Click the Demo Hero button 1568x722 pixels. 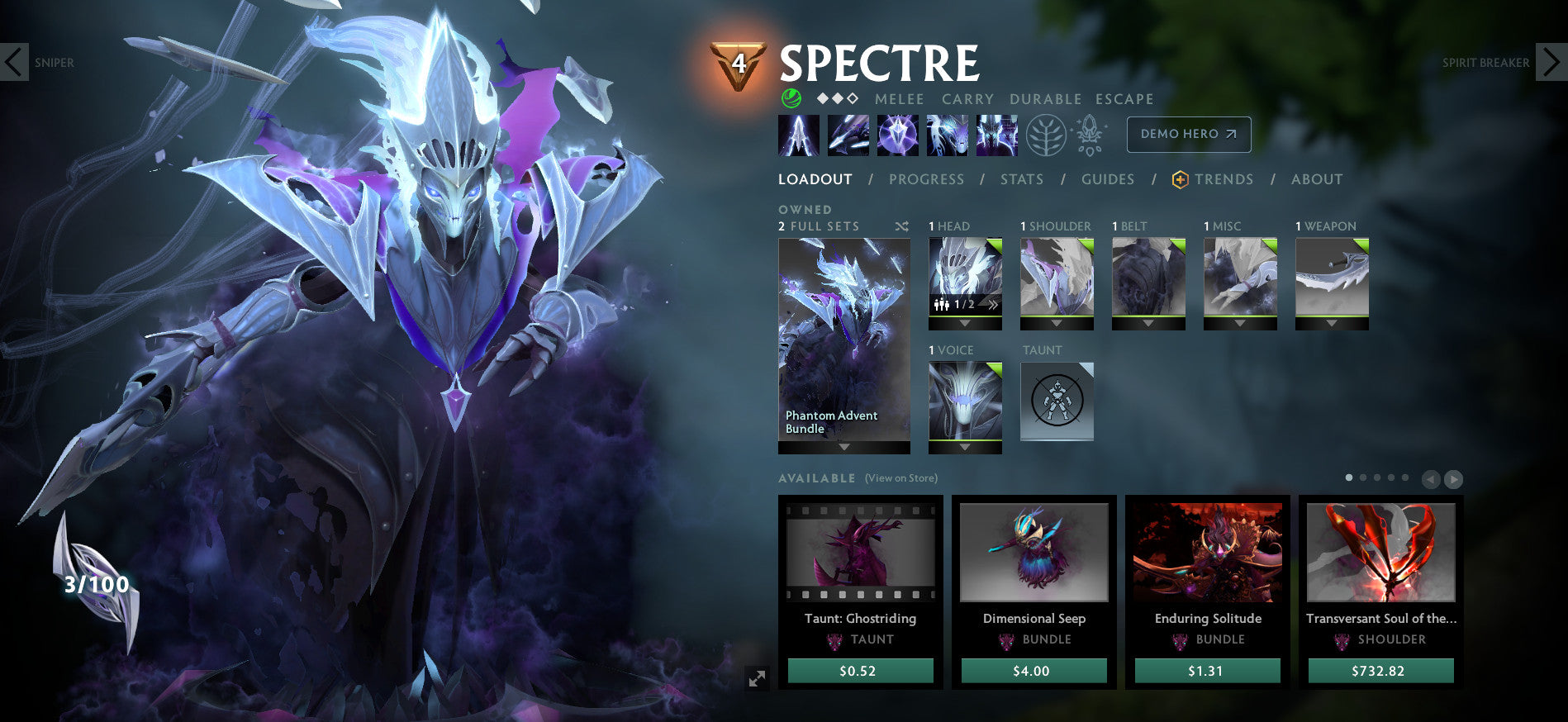point(1189,134)
